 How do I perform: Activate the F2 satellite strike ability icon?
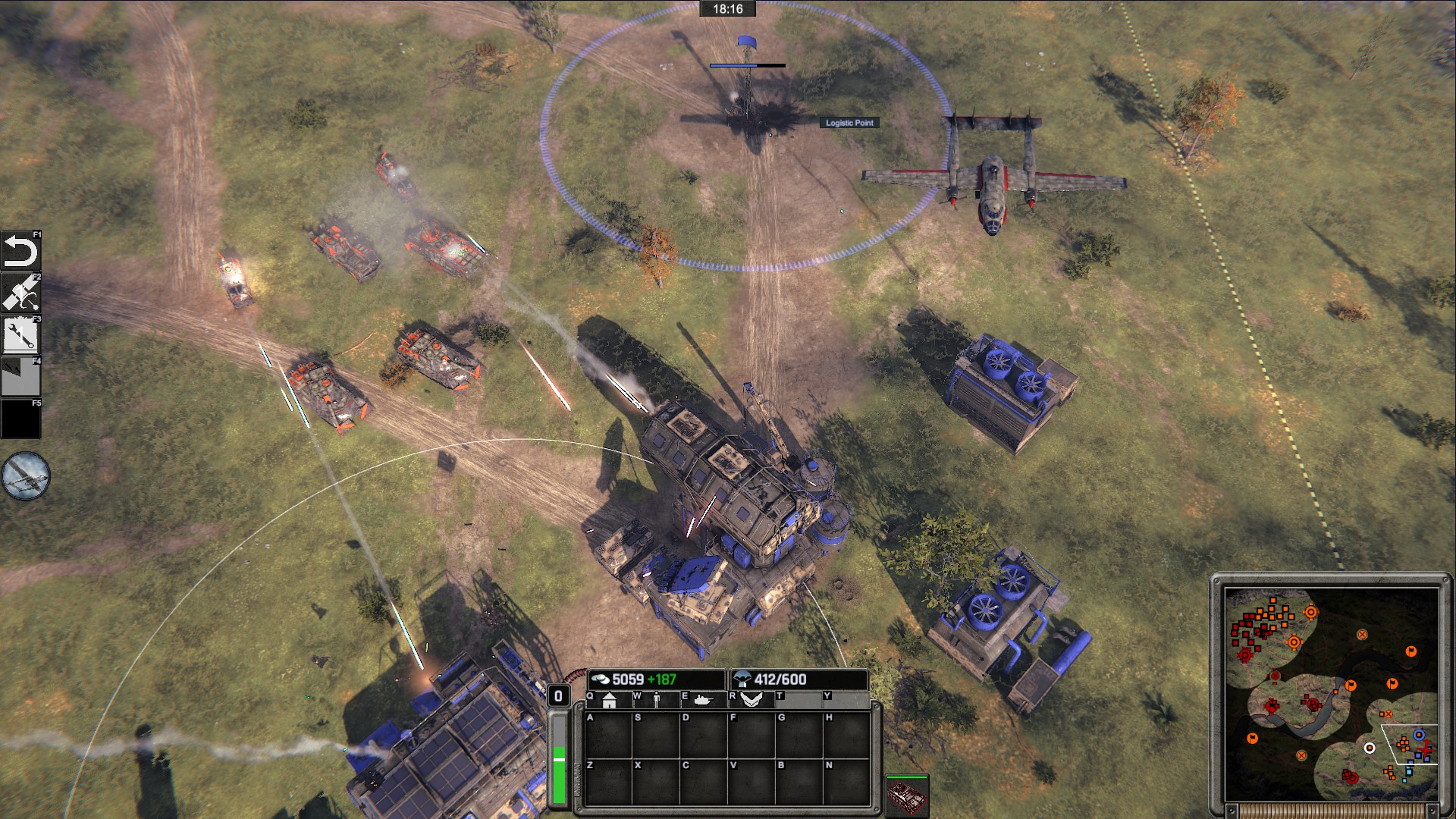(20, 291)
